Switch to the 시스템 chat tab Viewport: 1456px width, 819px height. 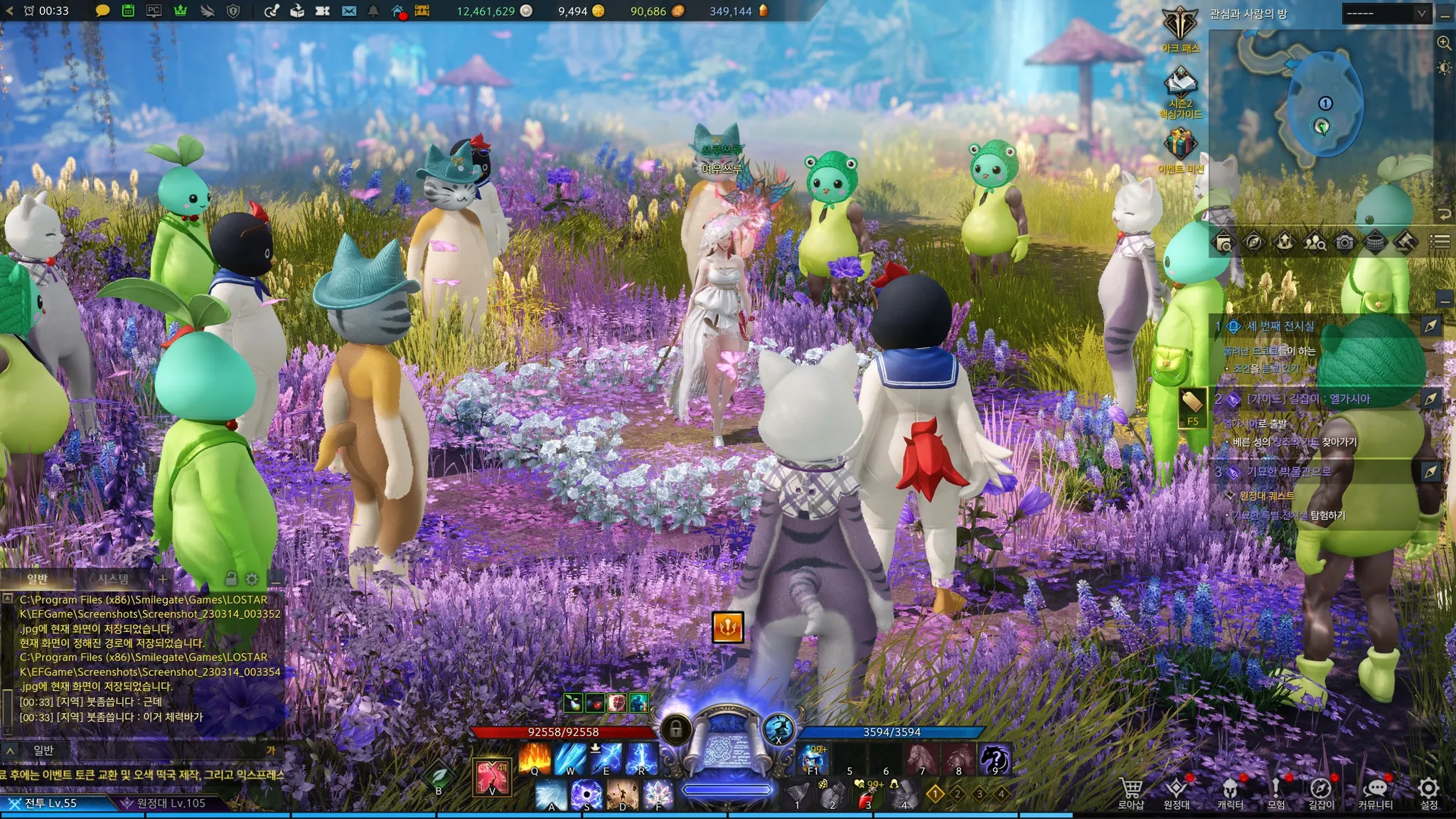(113, 579)
